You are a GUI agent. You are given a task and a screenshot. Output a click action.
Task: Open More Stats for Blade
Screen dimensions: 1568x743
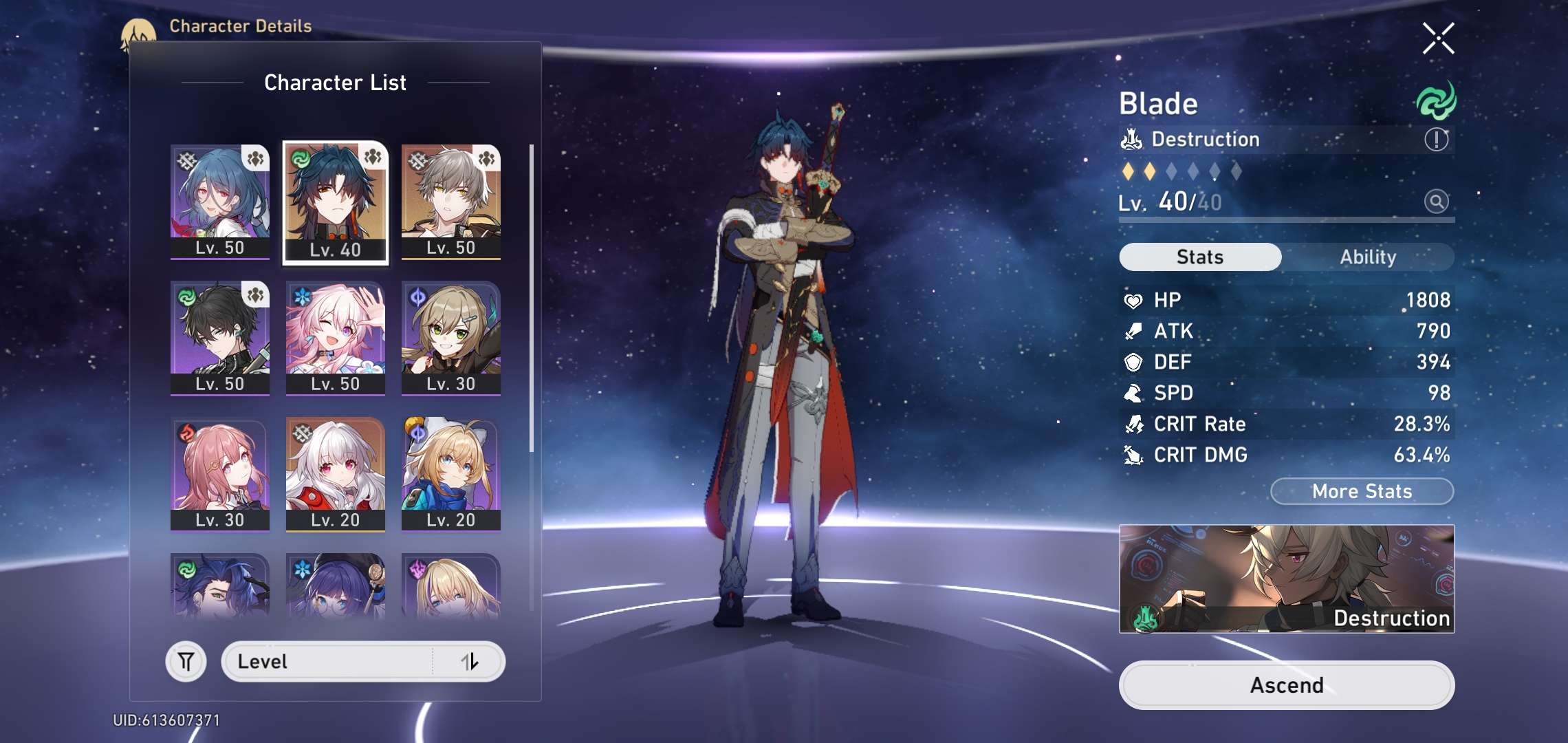coord(1362,491)
